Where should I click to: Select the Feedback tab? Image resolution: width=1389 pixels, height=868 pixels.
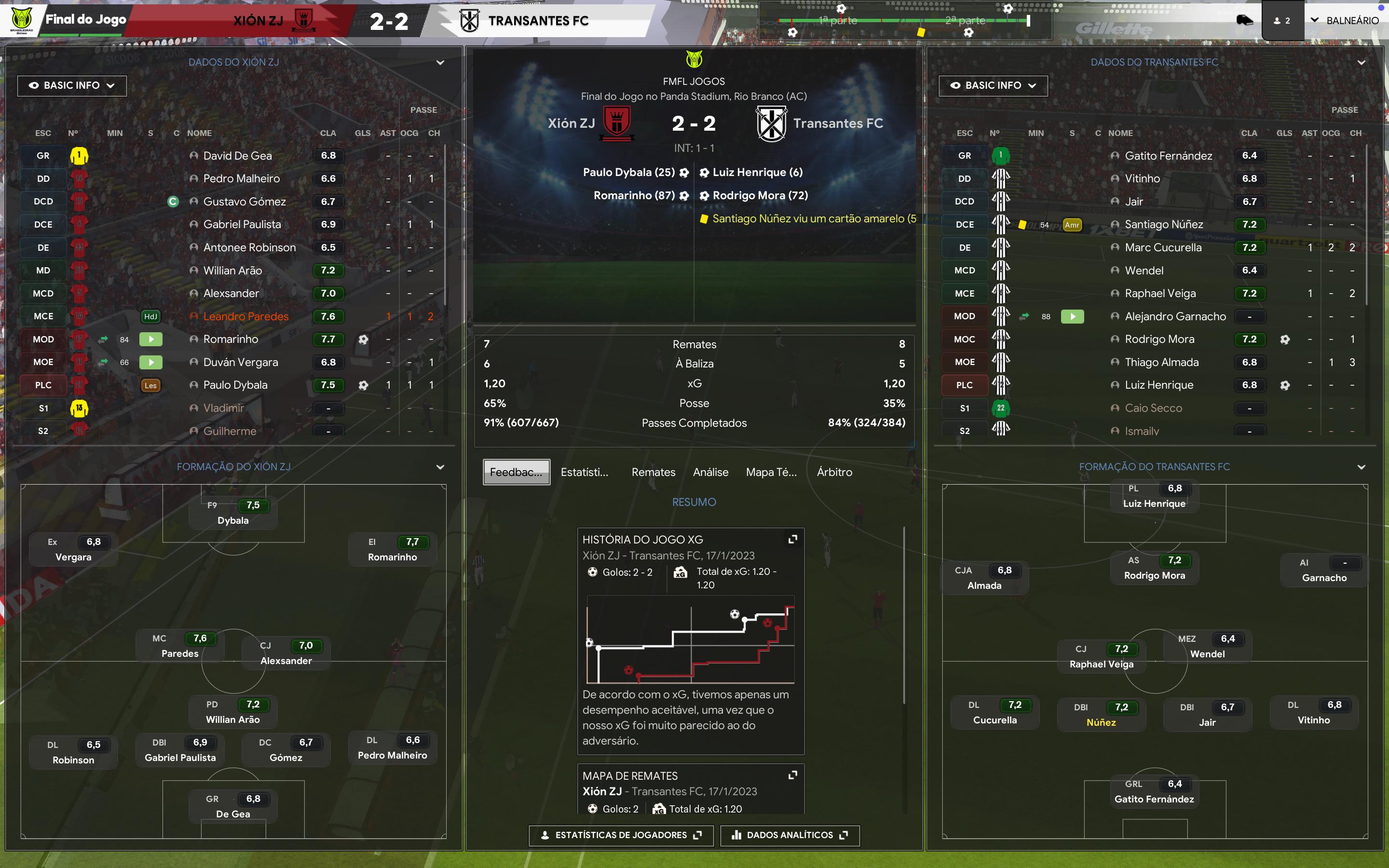pyautogui.click(x=516, y=472)
